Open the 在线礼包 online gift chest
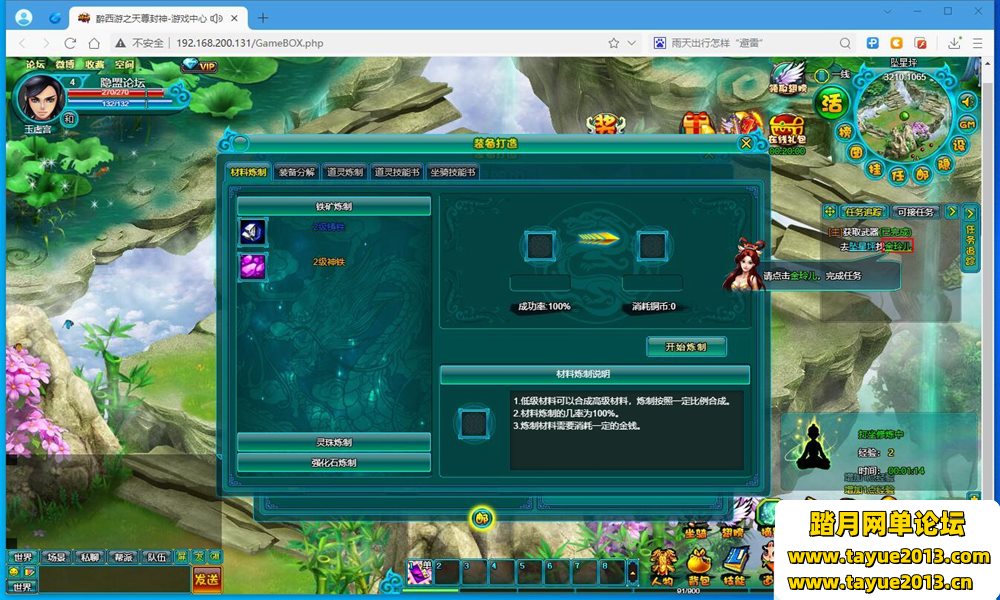The width and height of the screenshot is (1000, 600). point(787,132)
